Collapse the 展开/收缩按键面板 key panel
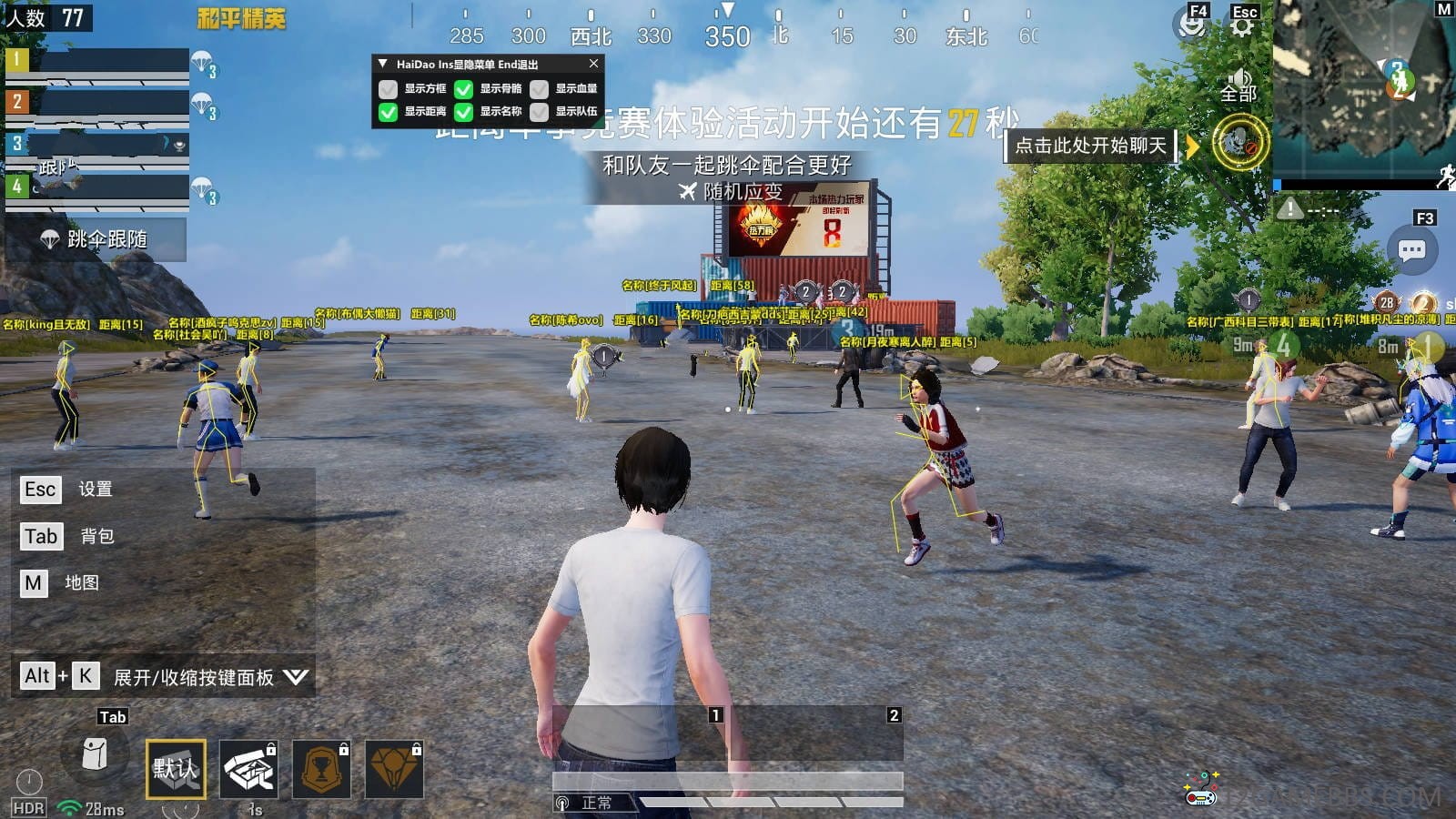The image size is (1456, 819). (296, 676)
